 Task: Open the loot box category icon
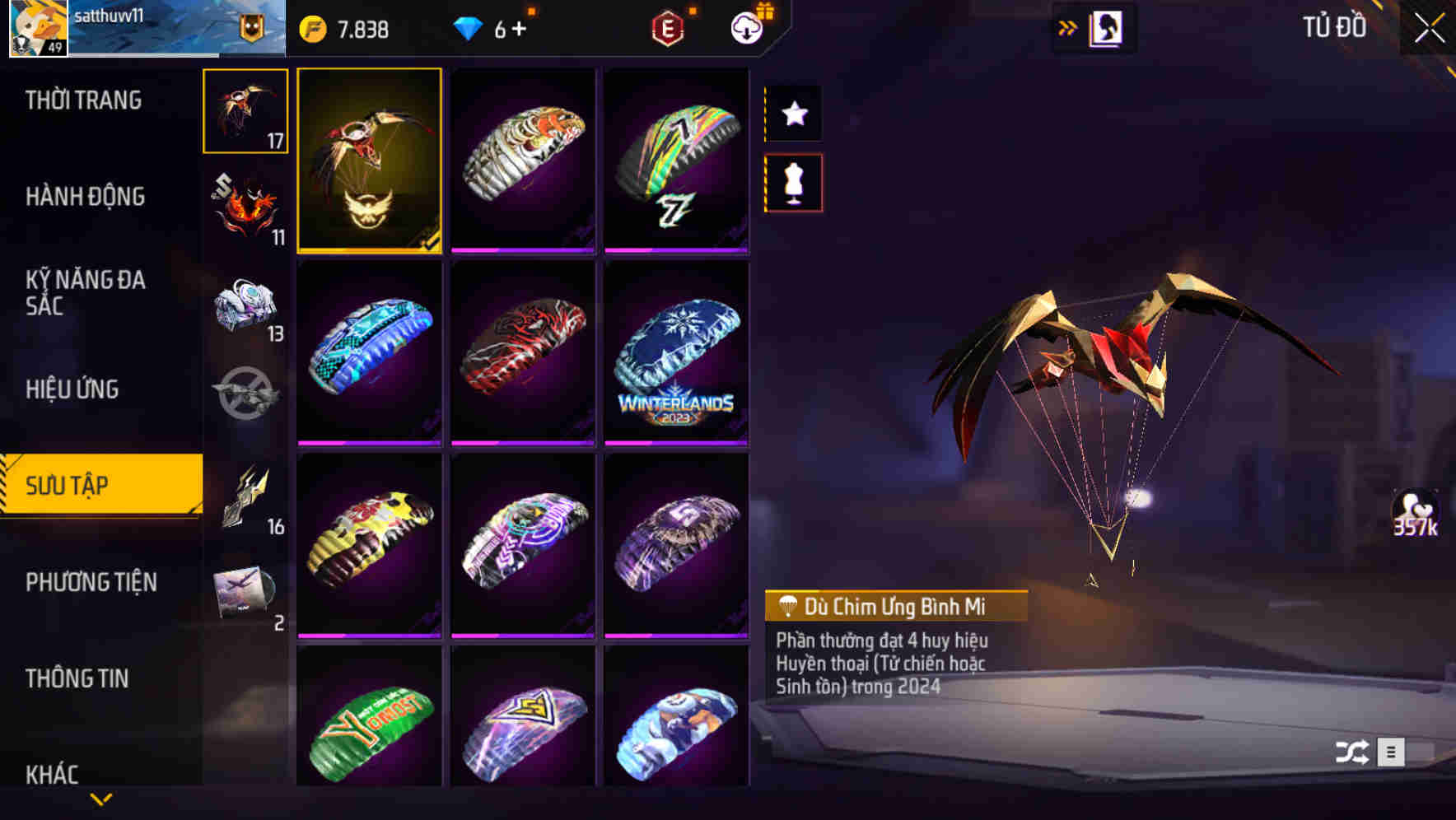(245, 305)
